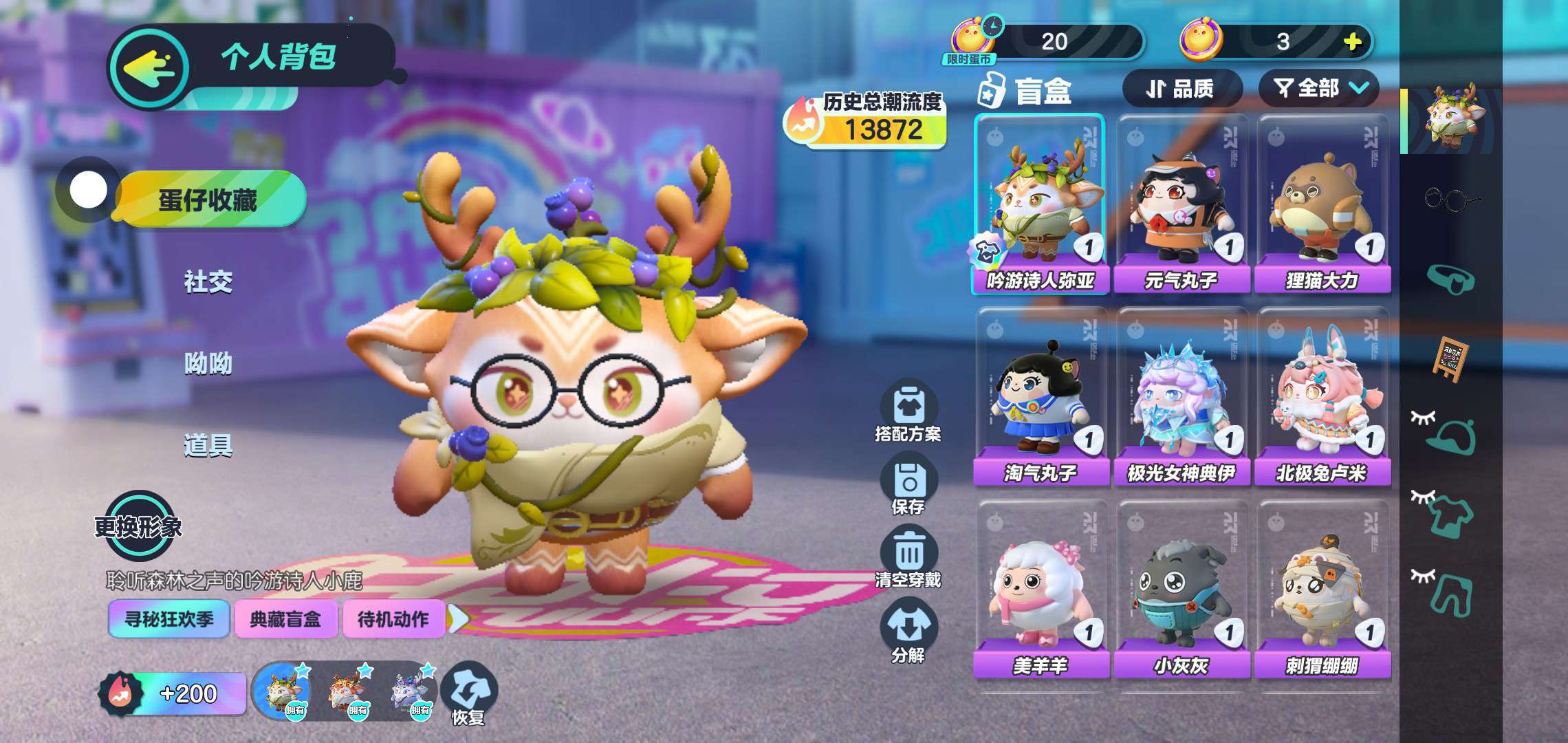
Task: Show the 待机动作 idle action
Action: [x=393, y=619]
